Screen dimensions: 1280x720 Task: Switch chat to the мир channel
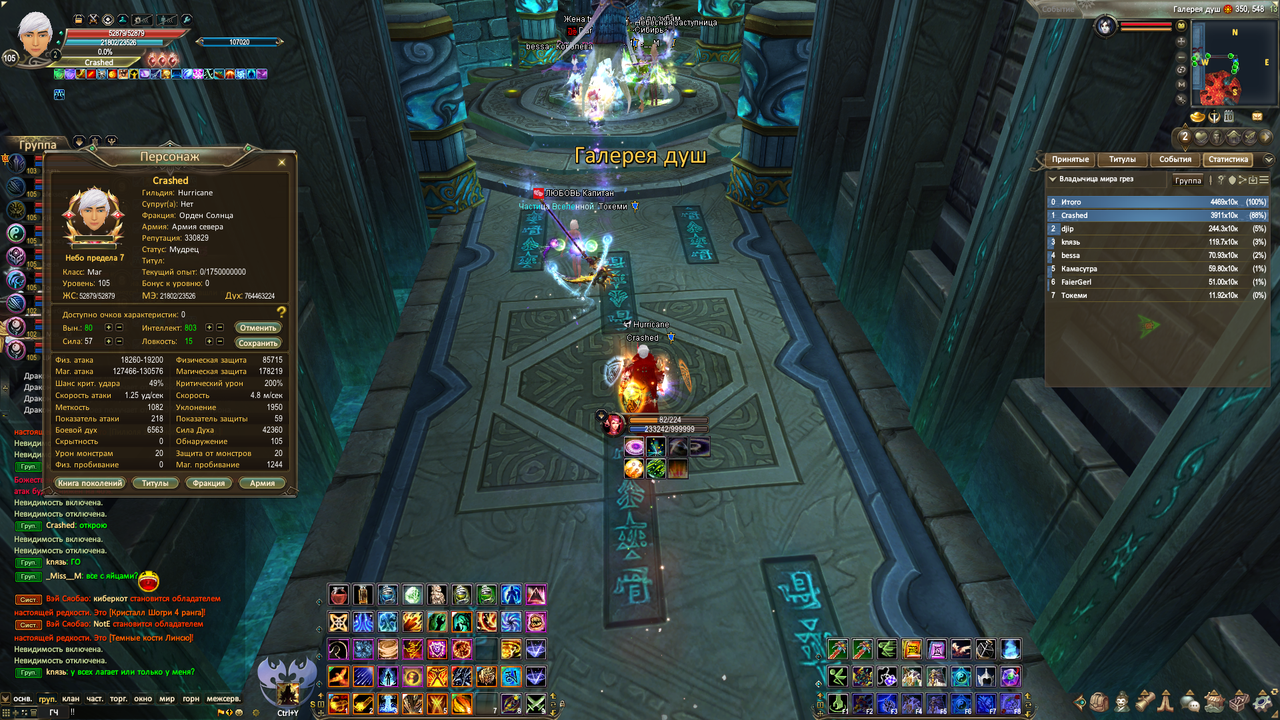167,699
